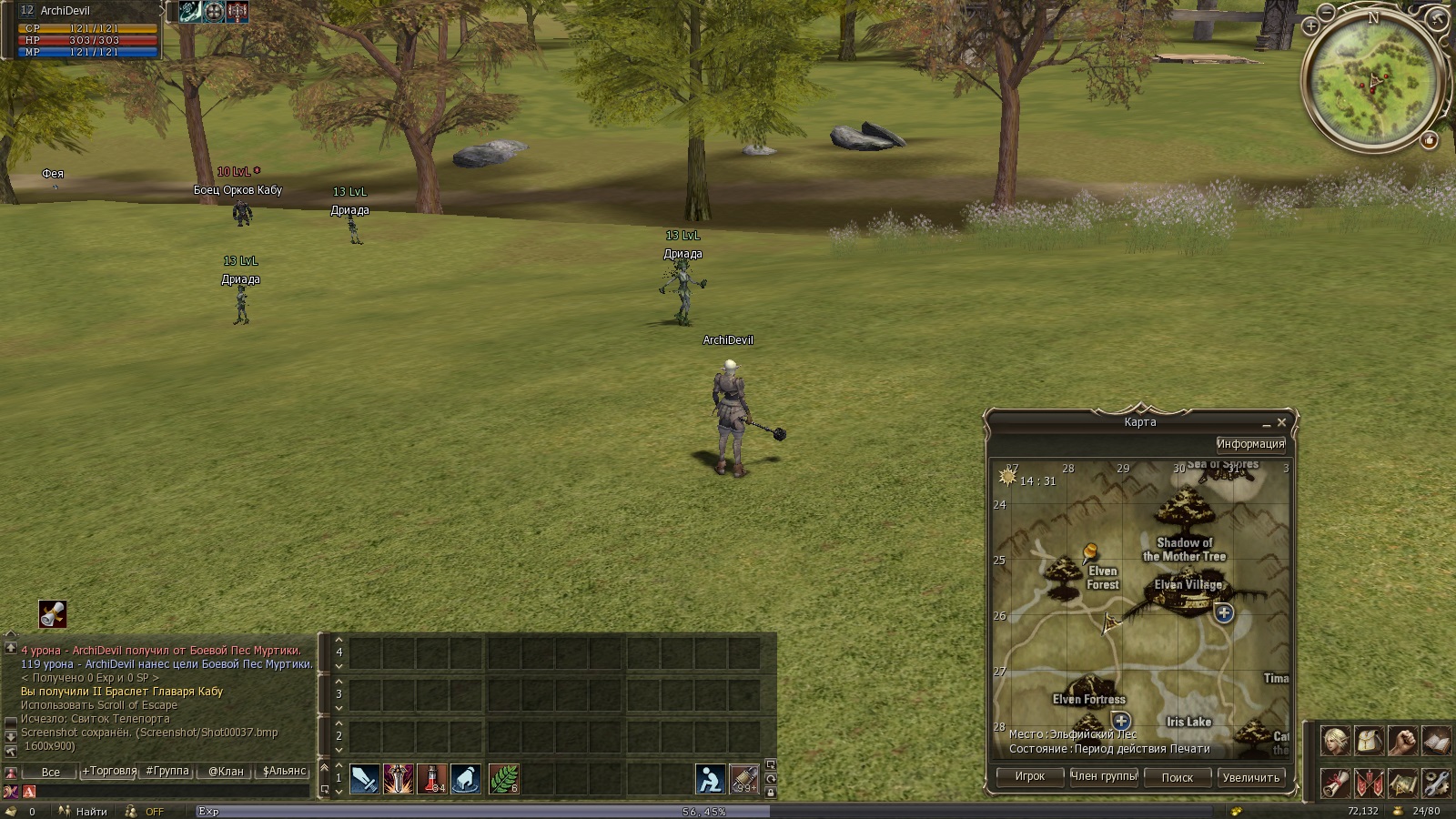
Task: Open the wrench and gear system menu
Action: tap(1436, 783)
